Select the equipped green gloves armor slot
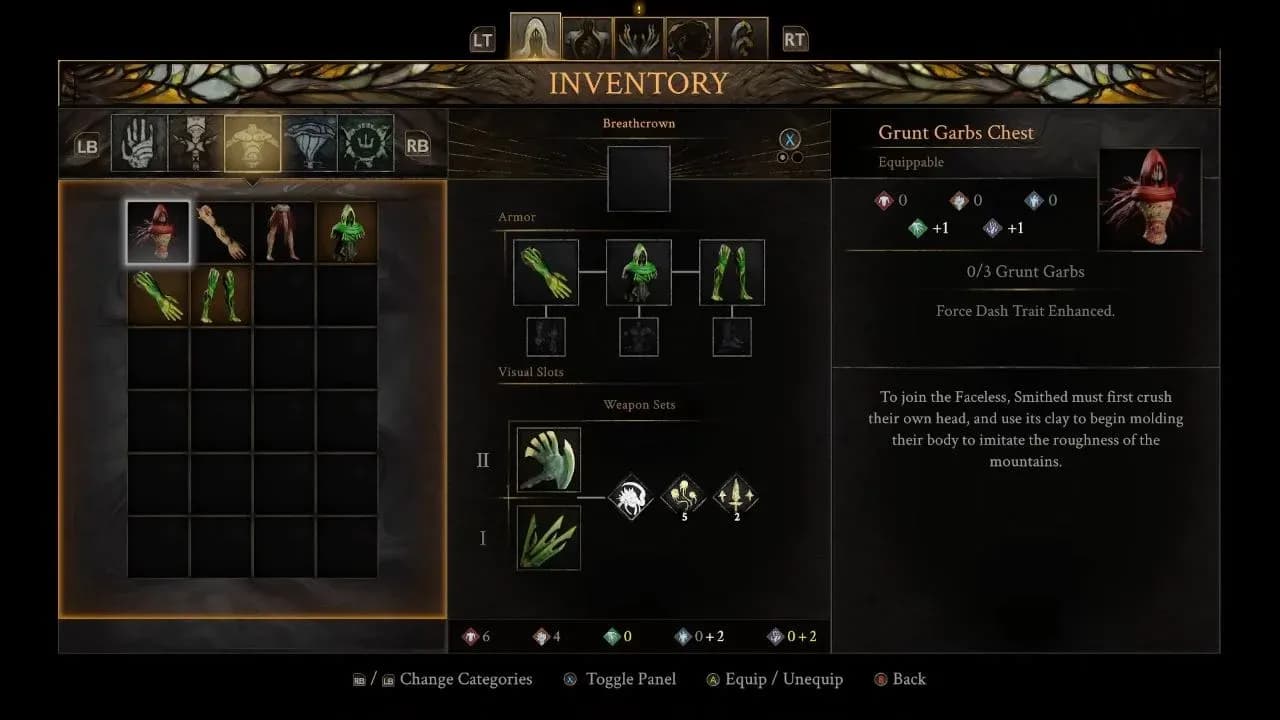Viewport: 1280px width, 720px height. pyautogui.click(x=546, y=271)
